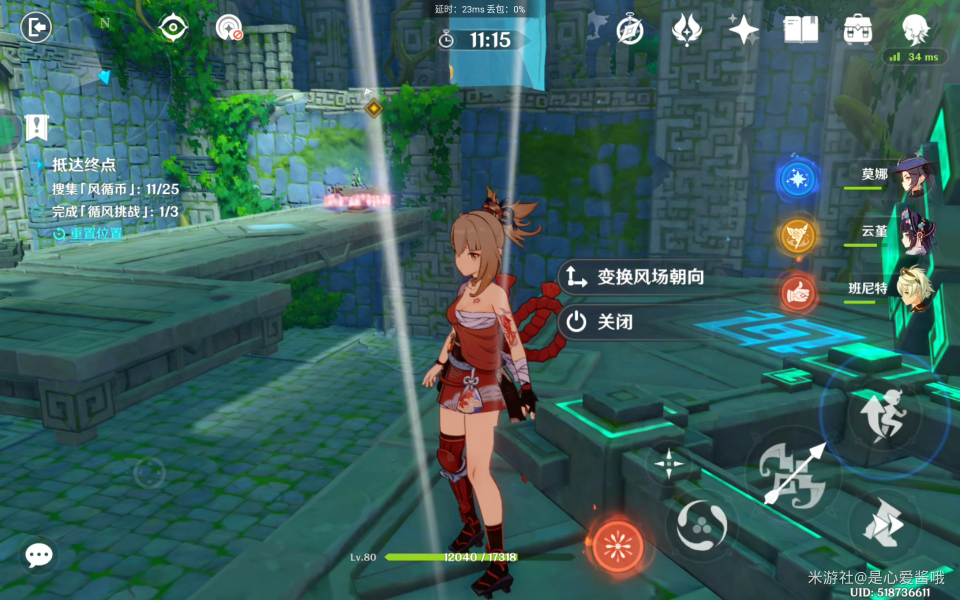Open the adventurer handbook book icon
The image size is (960, 600).
coord(800,29)
